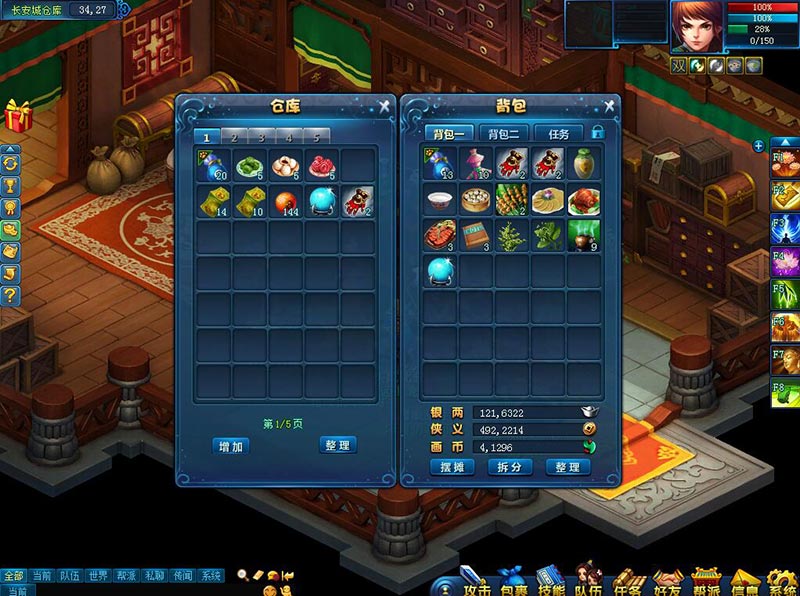Switch to the 背包二 bag tab
Image resolution: width=800 pixels, height=596 pixels.
point(504,133)
